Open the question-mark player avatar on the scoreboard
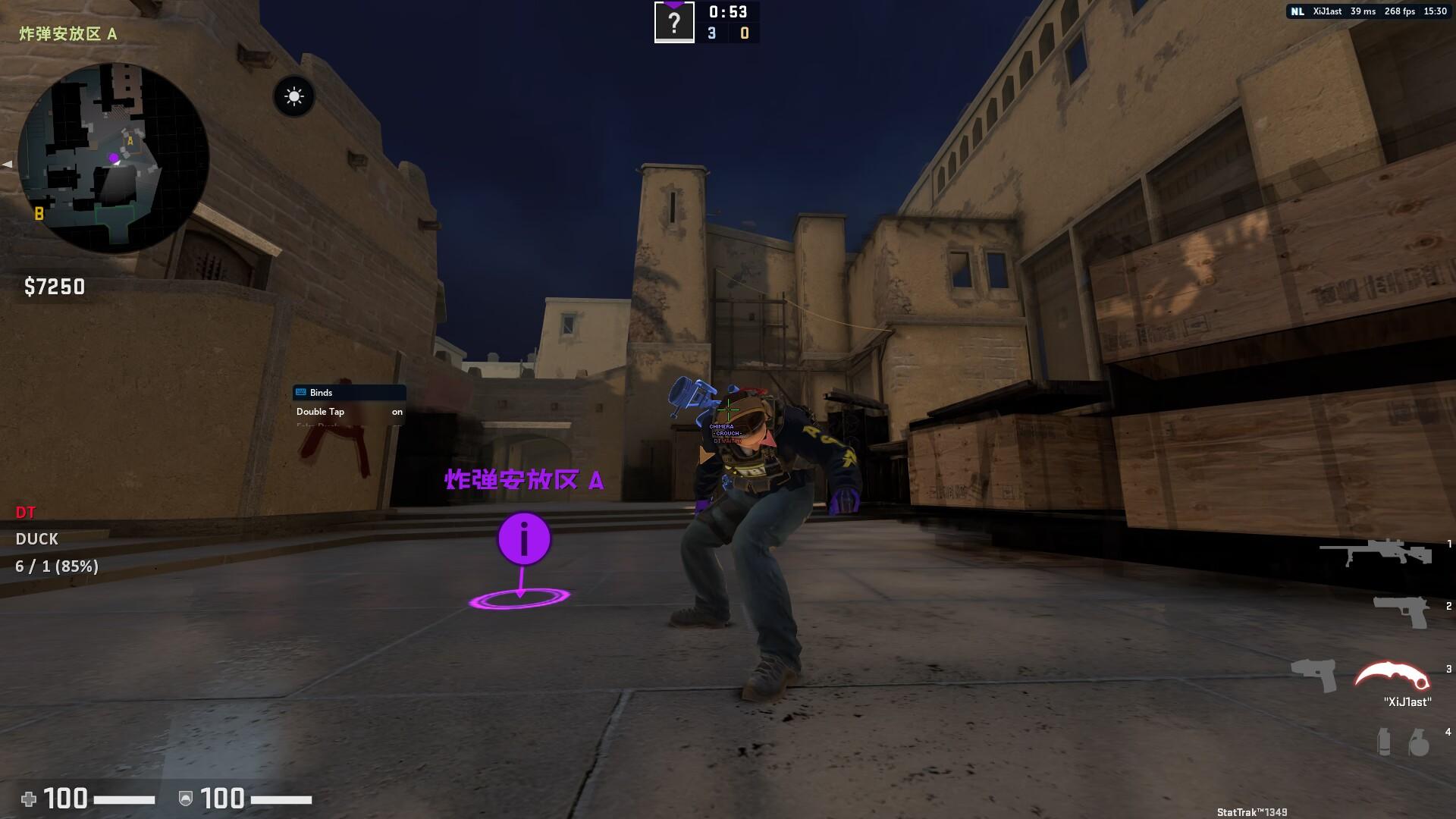Viewport: 1456px width, 819px height. [674, 22]
